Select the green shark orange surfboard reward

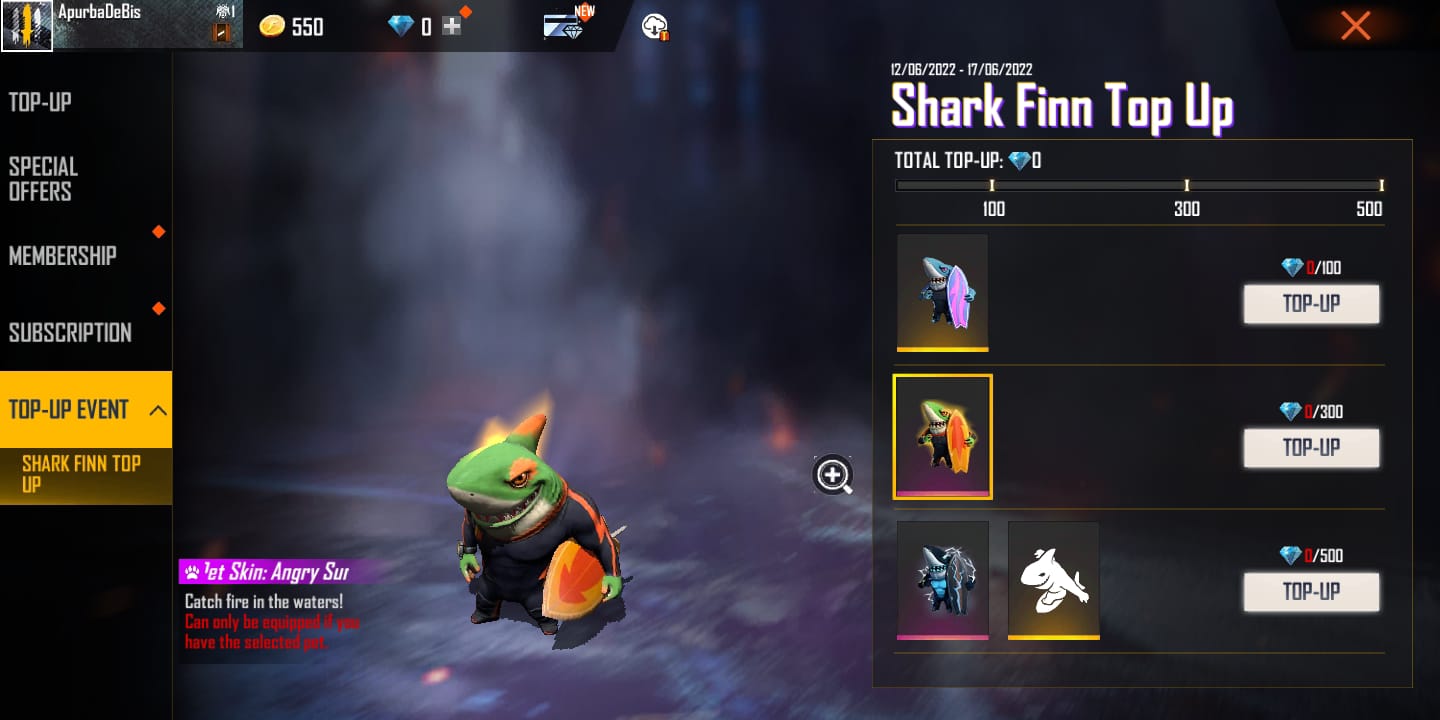click(x=942, y=436)
